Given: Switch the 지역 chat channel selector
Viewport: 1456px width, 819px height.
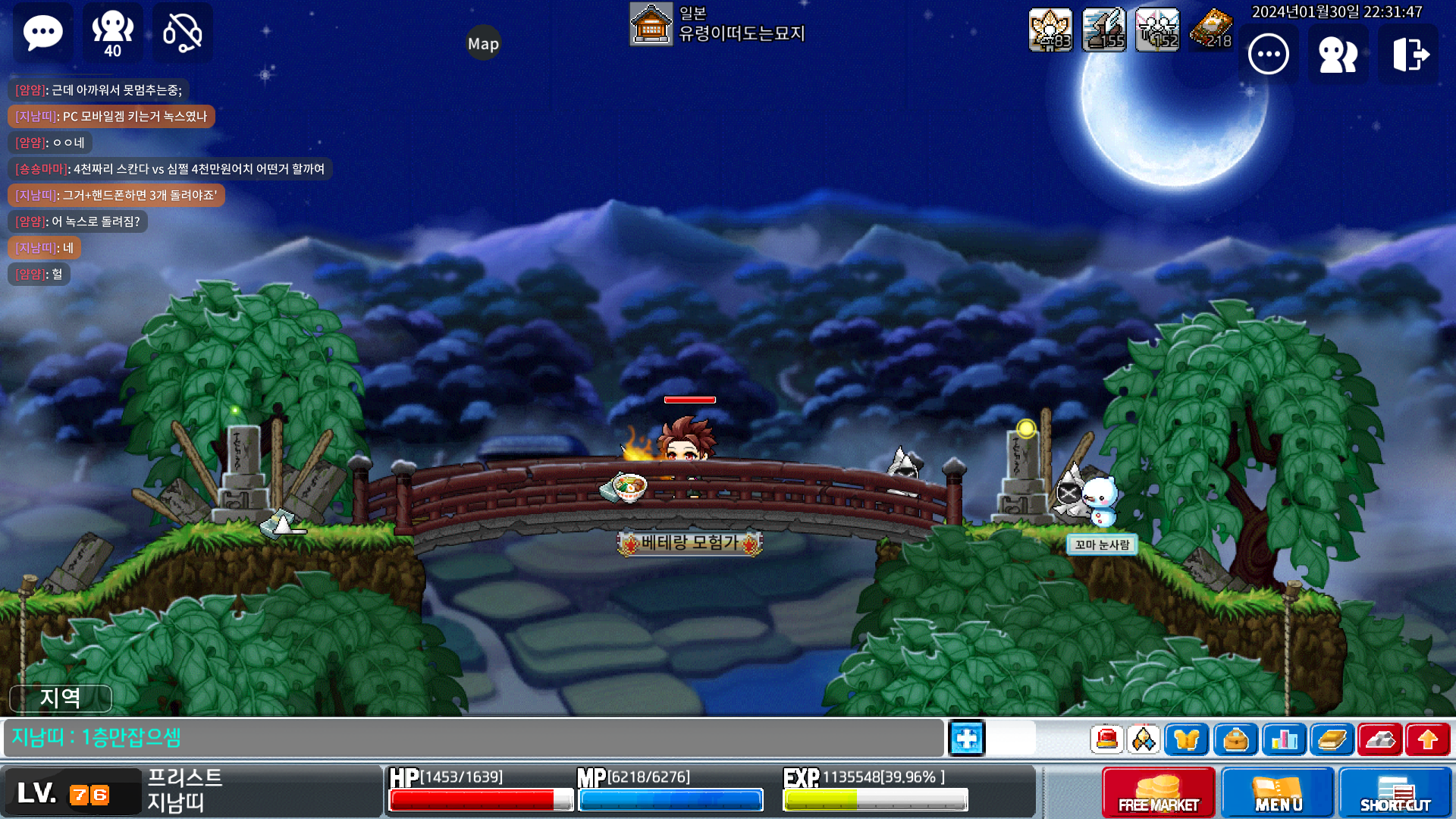Looking at the screenshot, I should click(61, 698).
